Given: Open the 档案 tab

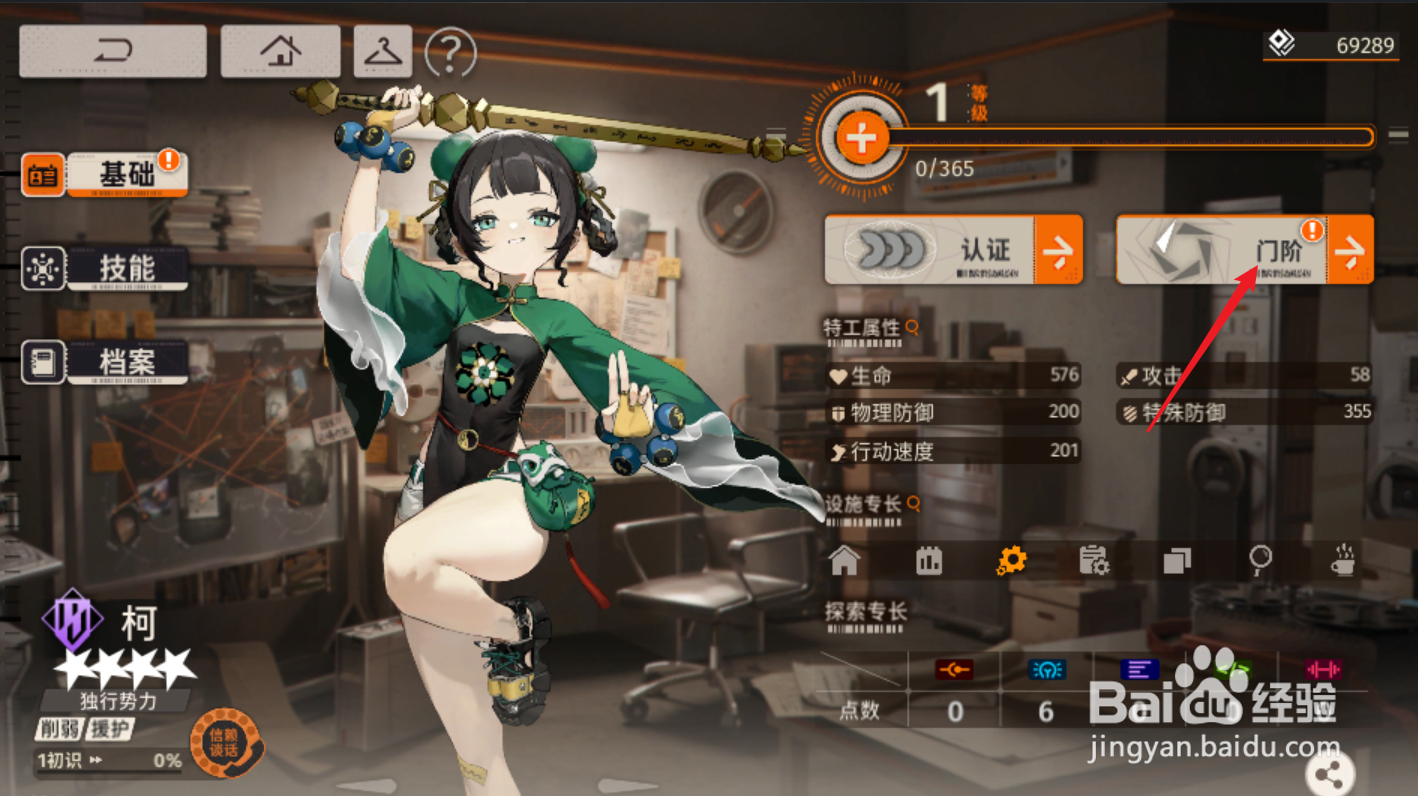Looking at the screenshot, I should coord(126,362).
